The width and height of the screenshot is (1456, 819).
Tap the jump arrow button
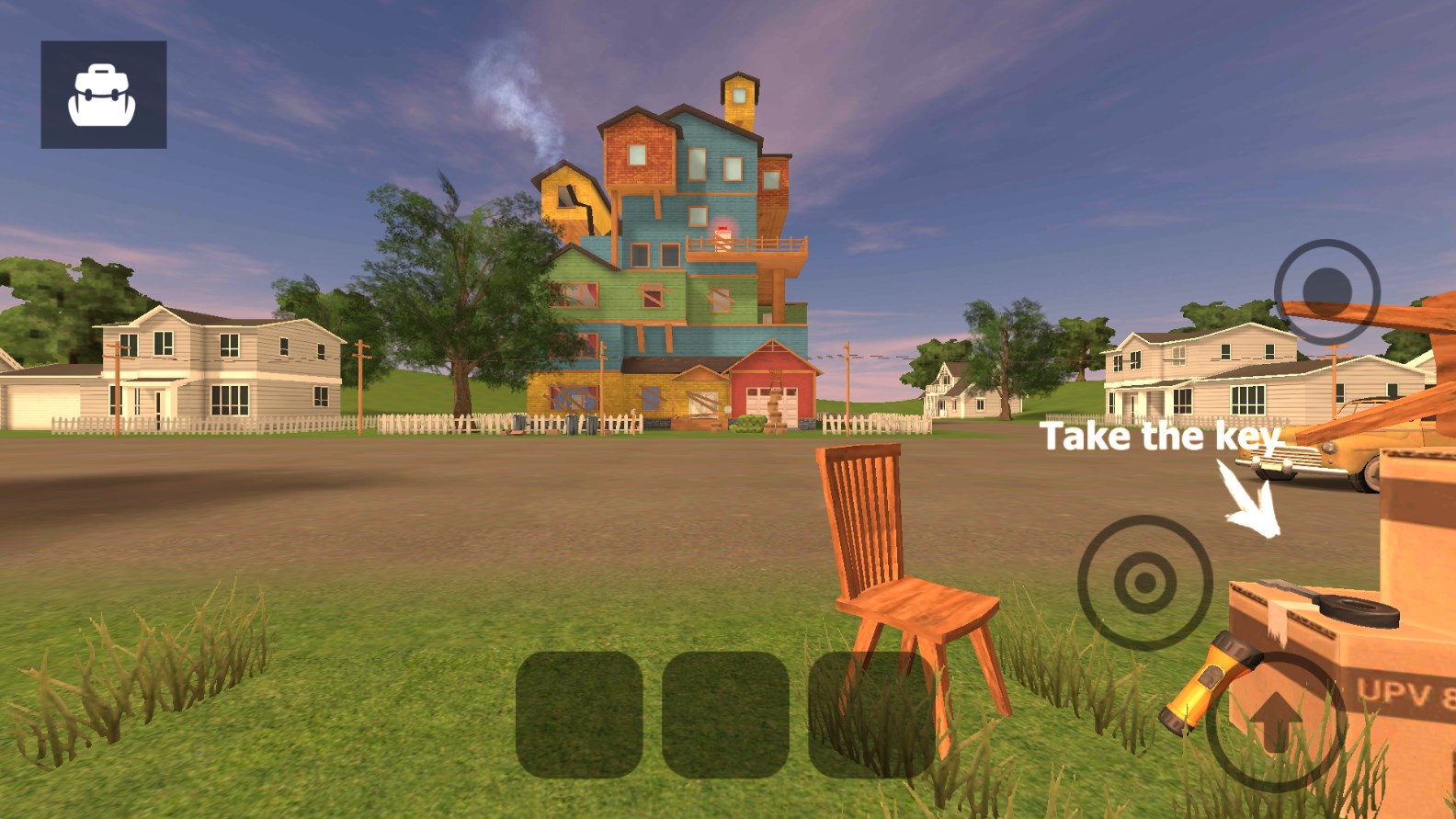tap(1276, 722)
